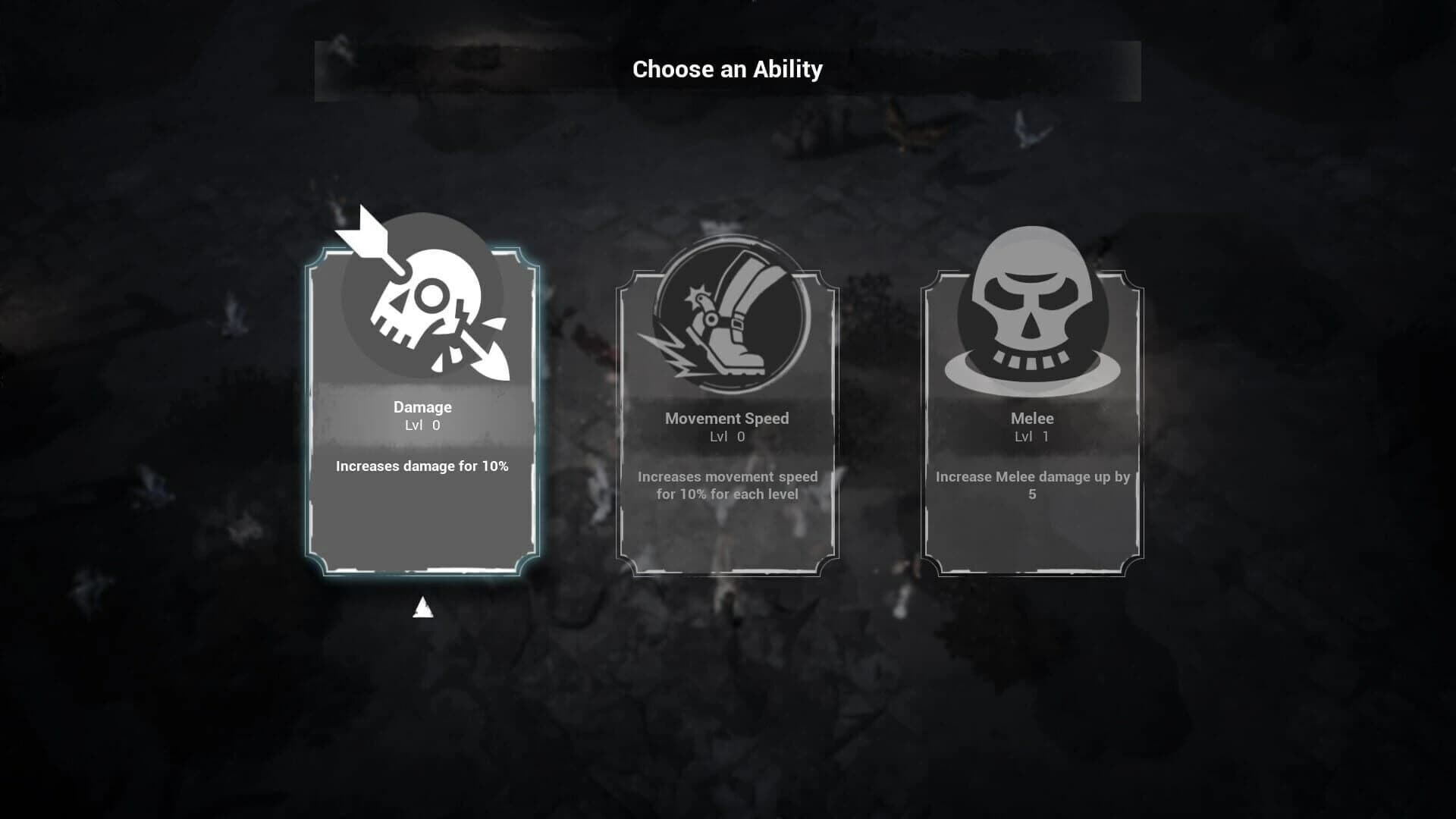This screenshot has width=1456, height=819.
Task: Click the 'Lvl 0' text on Damage card
Action: point(422,425)
